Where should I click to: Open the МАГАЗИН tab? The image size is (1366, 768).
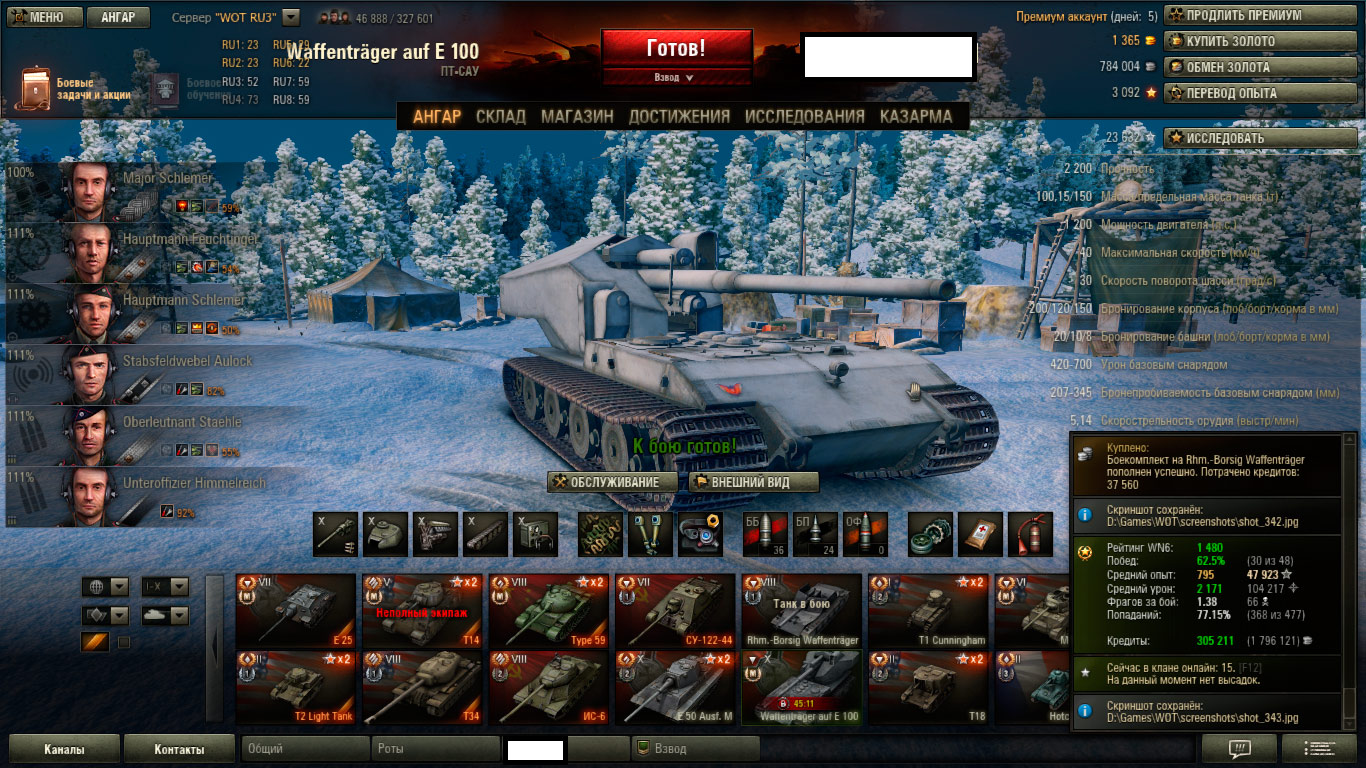click(577, 116)
